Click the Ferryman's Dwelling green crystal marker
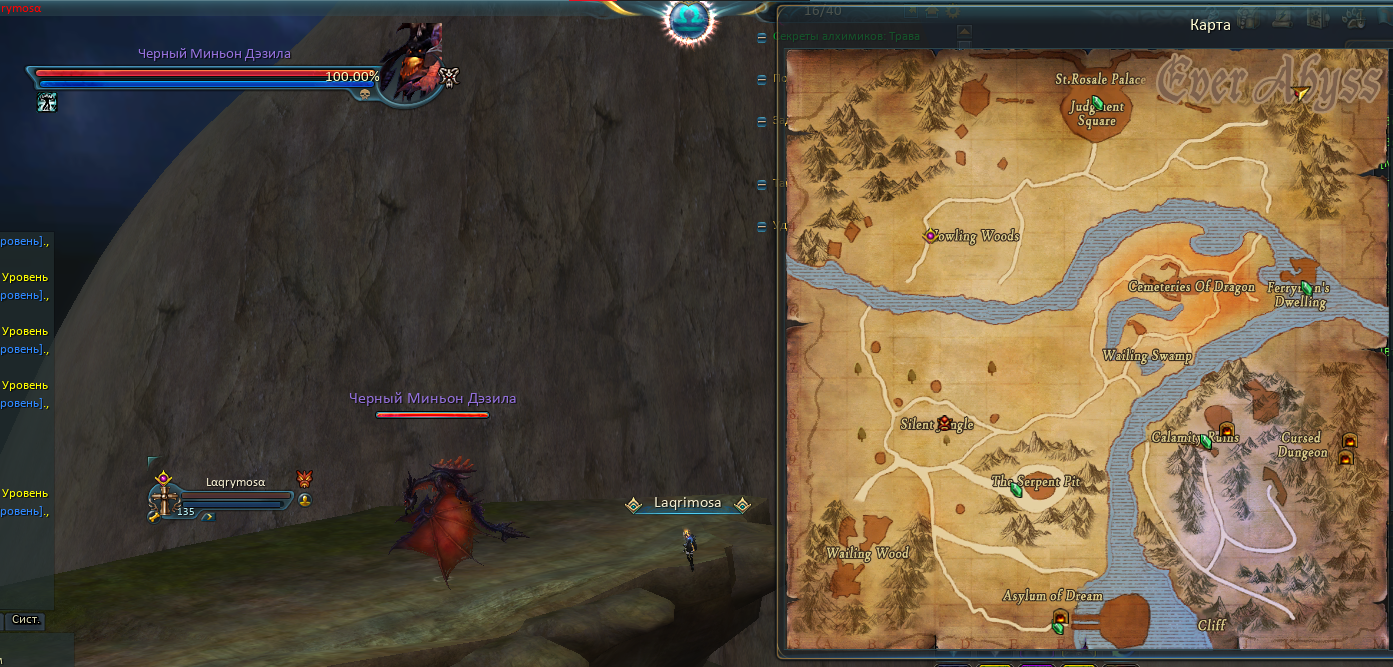Screen dimensions: 1393x667 (x=1306, y=288)
